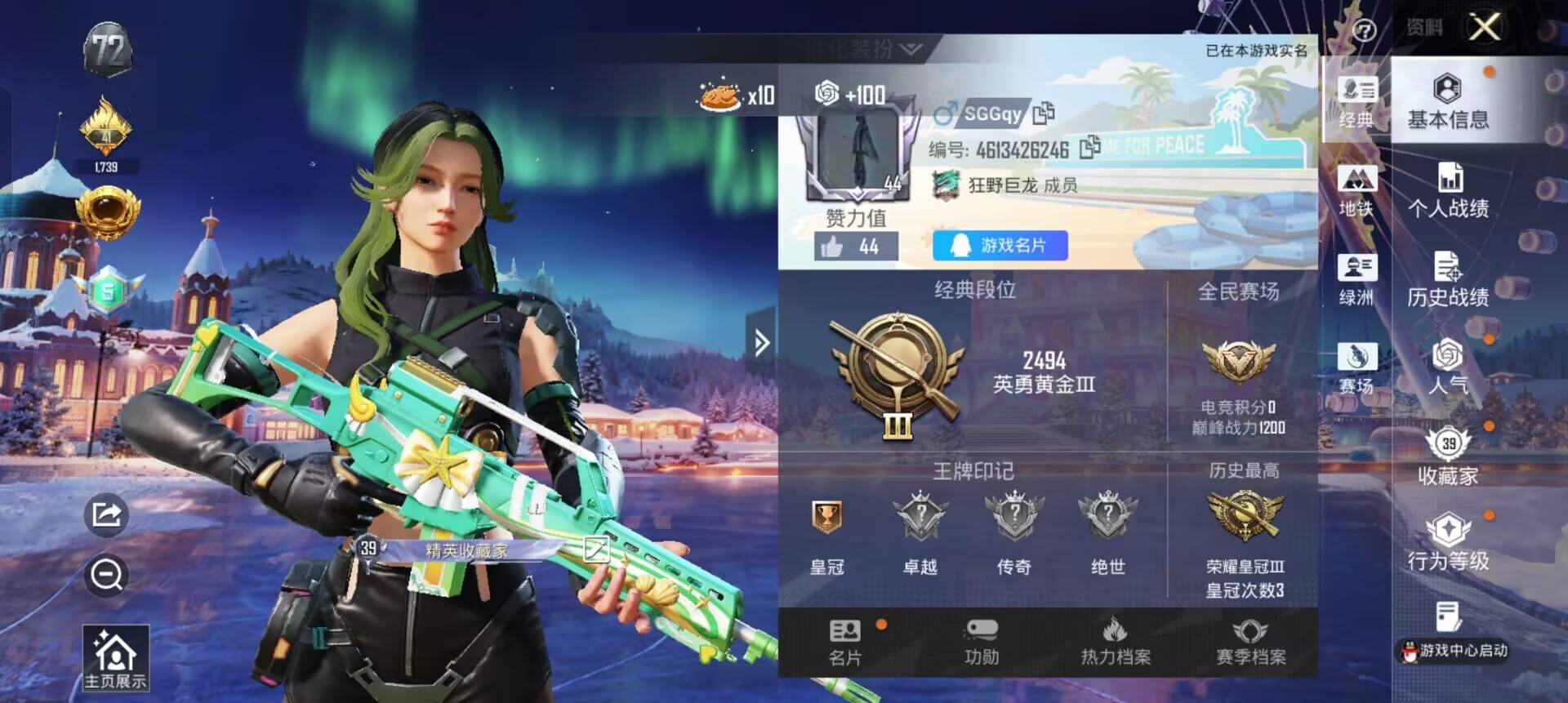The width and height of the screenshot is (1568, 703).
Task: Click the magnifier icon on the left sidebar
Action: (x=105, y=576)
